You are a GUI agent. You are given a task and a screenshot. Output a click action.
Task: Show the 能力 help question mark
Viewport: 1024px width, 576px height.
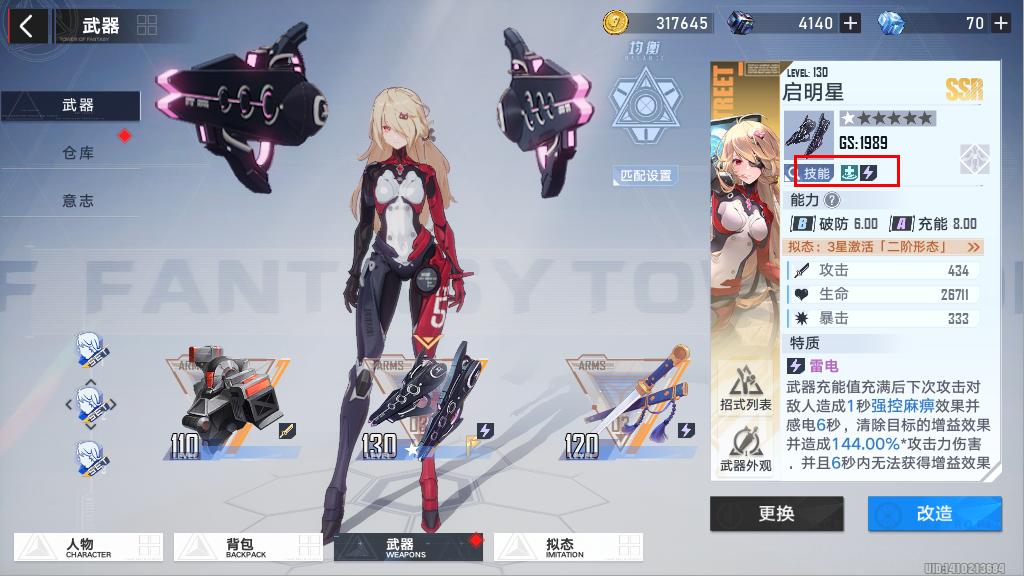point(832,200)
